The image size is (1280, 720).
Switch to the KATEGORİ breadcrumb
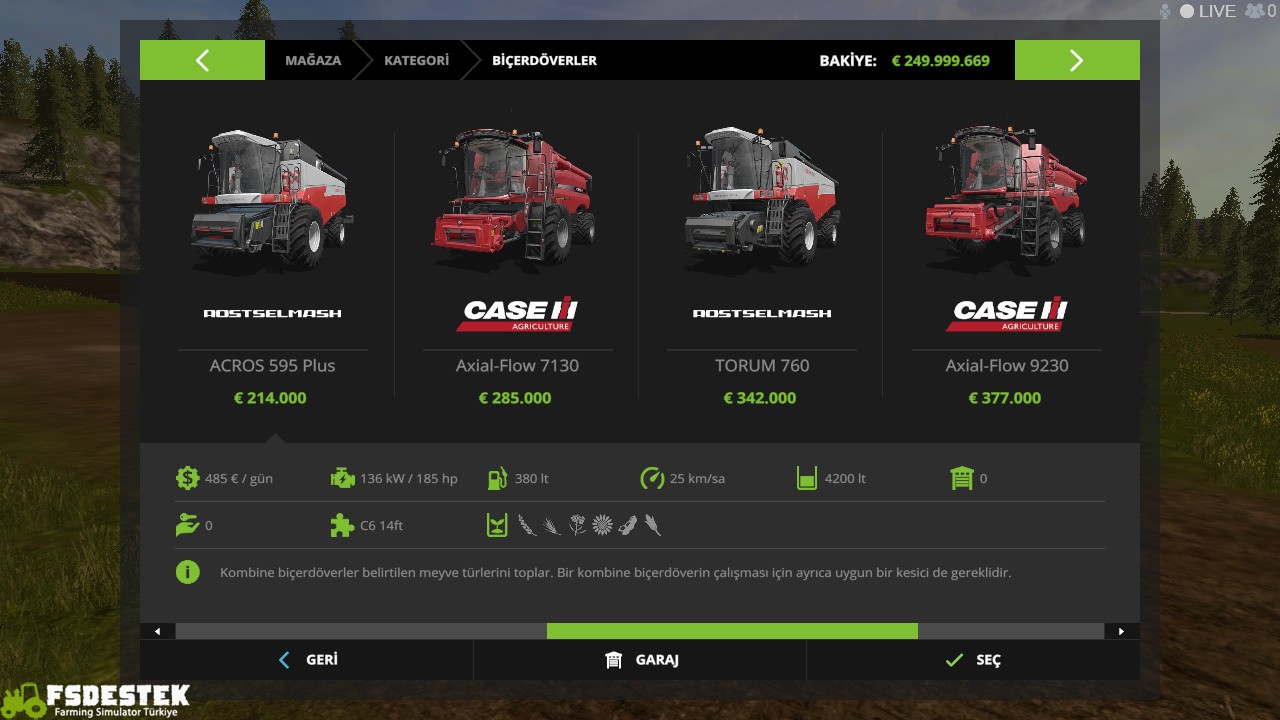pyautogui.click(x=416, y=60)
